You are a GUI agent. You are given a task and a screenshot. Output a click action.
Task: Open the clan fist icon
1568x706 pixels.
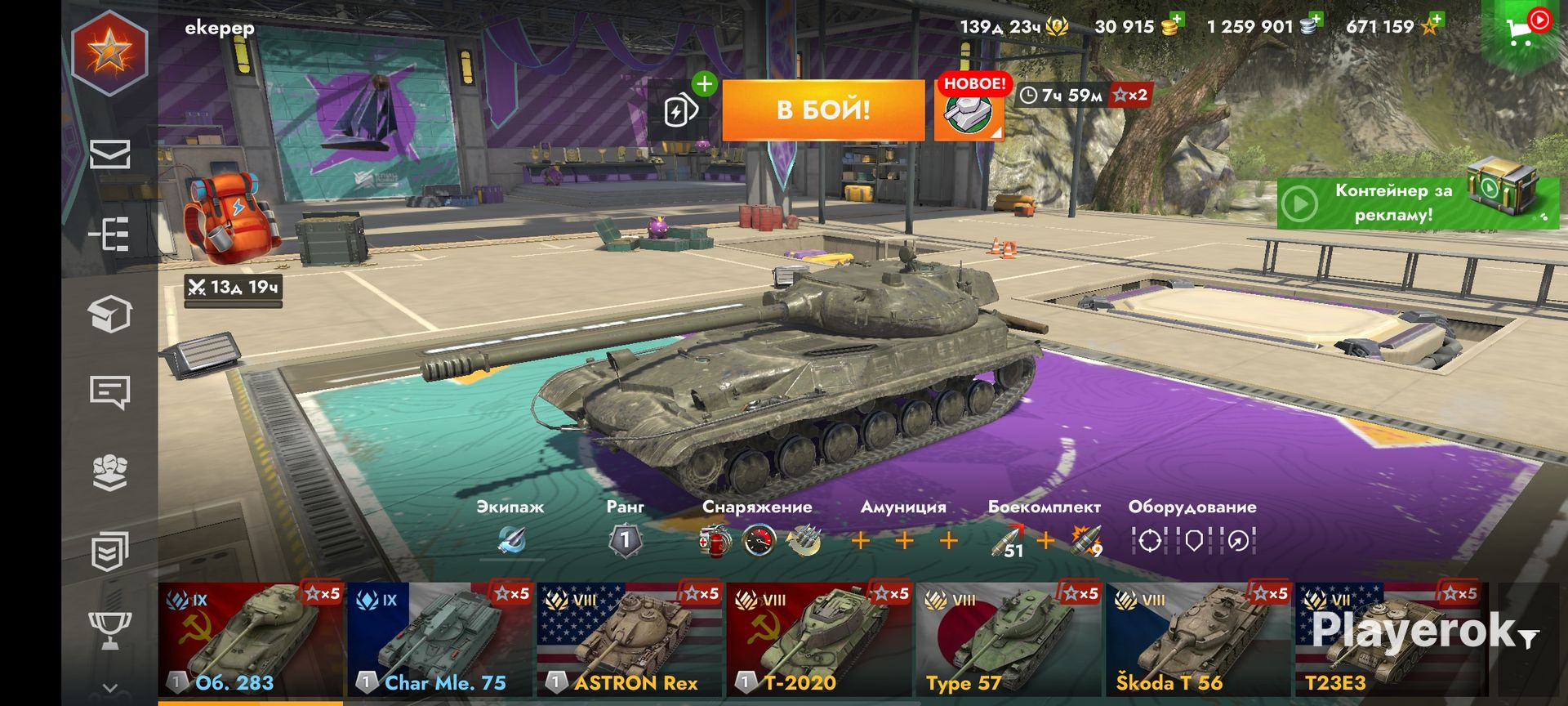[109, 471]
